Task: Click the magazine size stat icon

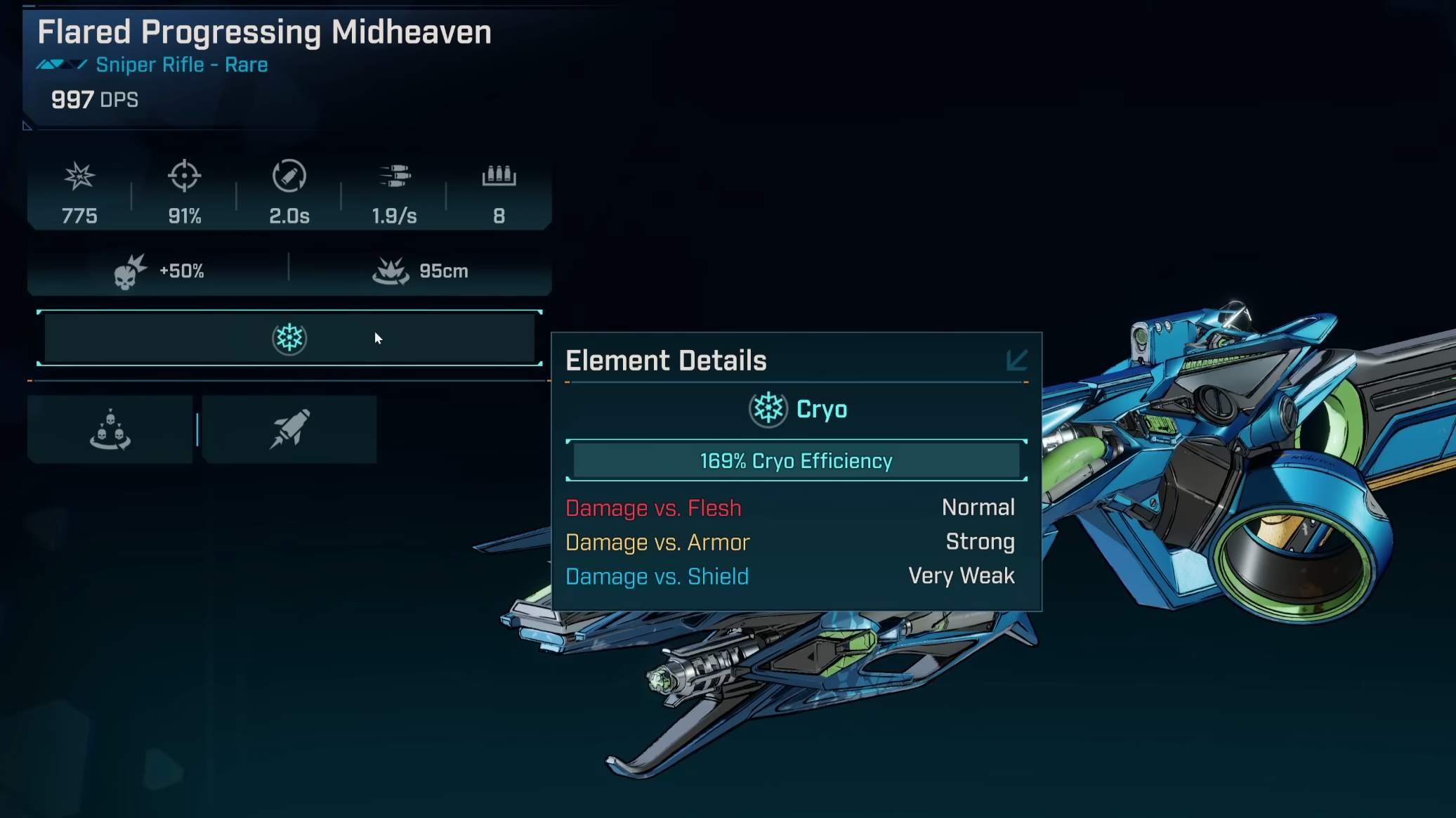Action: coord(499,176)
